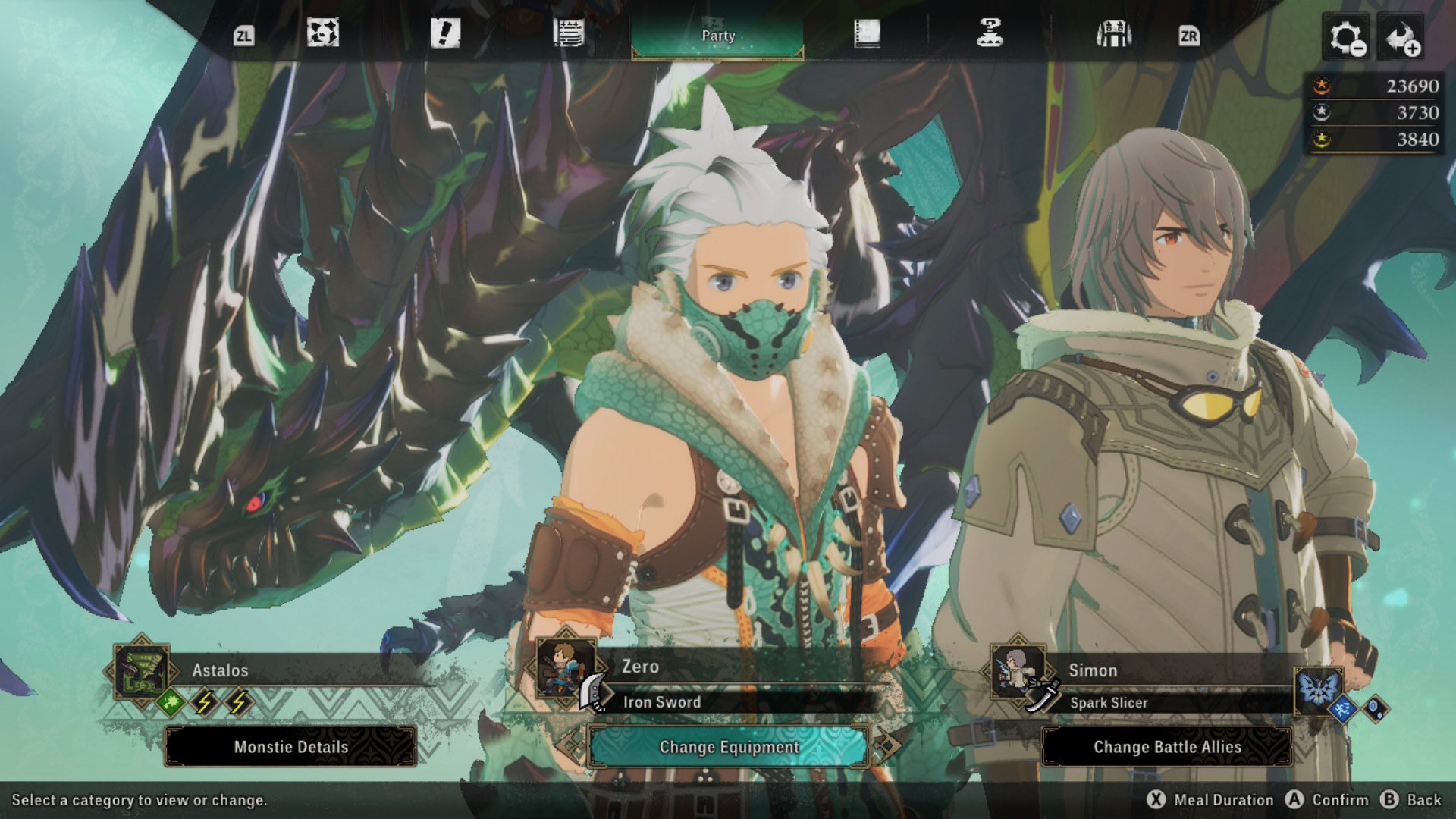Image resolution: width=1456 pixels, height=819 pixels.
Task: Select Change Equipment button
Action: tap(729, 747)
